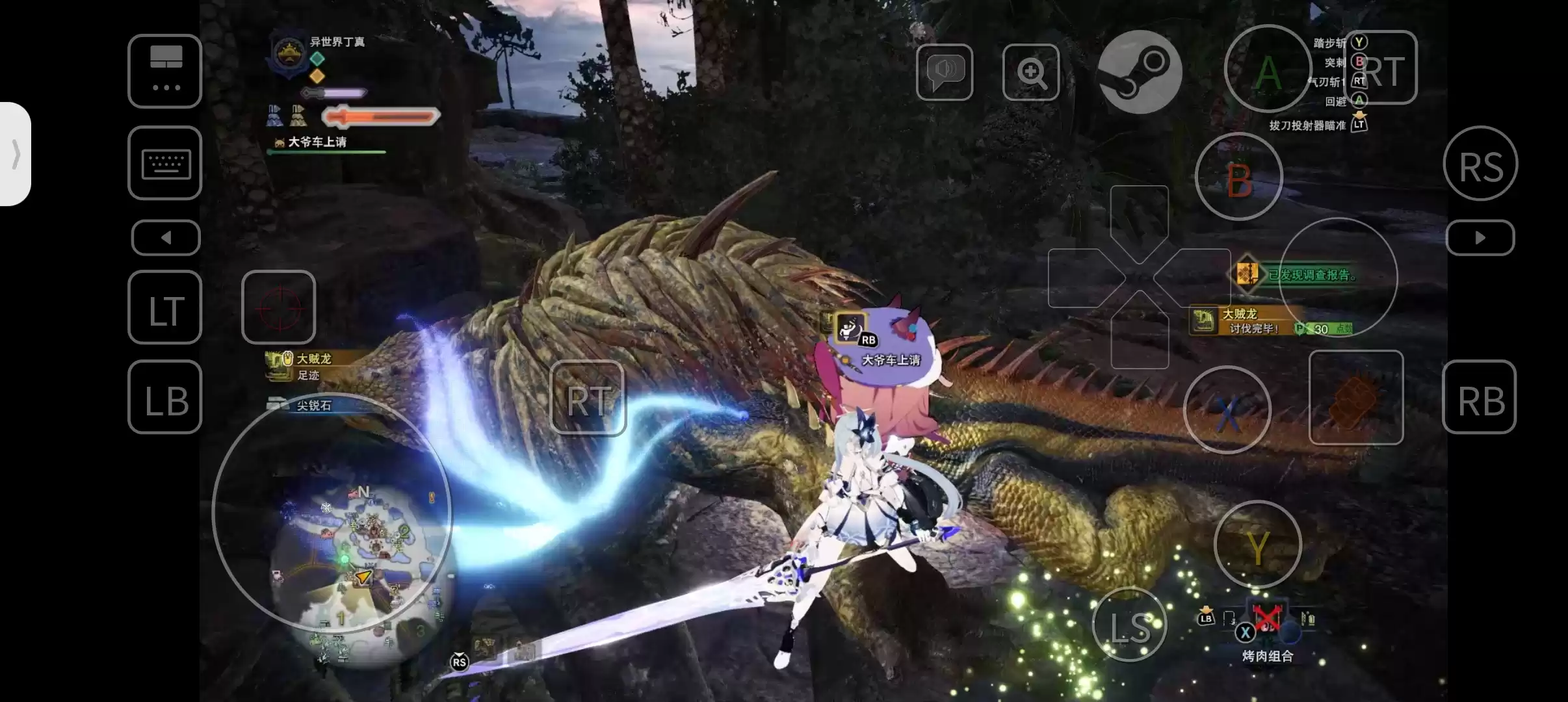Toggle the voice chat speaker button
Viewport: 1568px width, 702px height.
[x=945, y=72]
